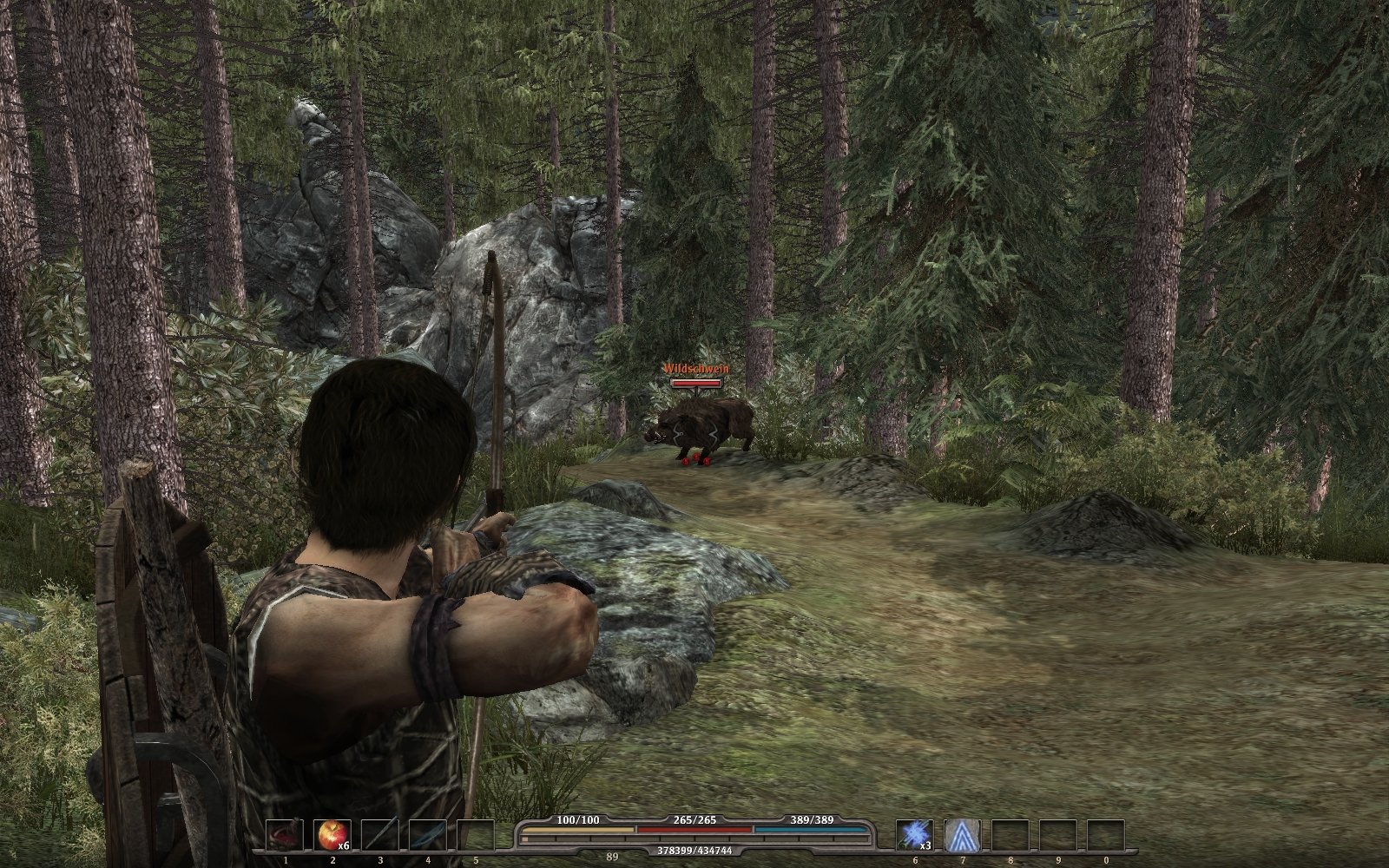Select the staff item in slot 3

click(379, 835)
